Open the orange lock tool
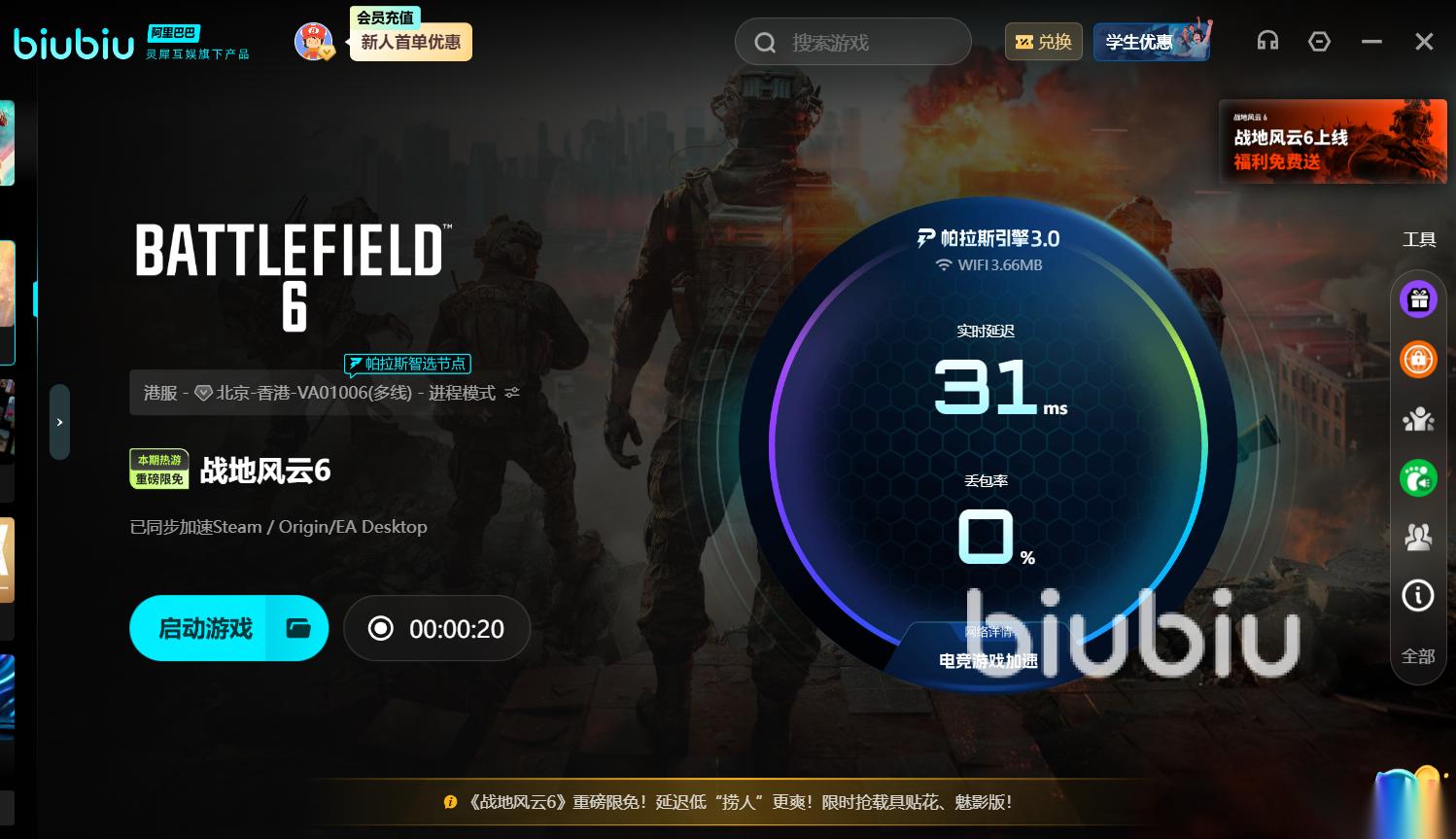The width and height of the screenshot is (1456, 839). click(1418, 359)
